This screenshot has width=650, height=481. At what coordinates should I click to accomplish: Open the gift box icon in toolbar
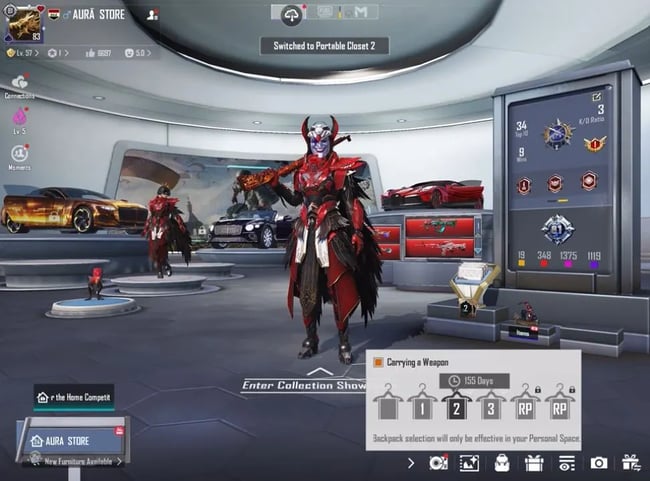[534, 462]
